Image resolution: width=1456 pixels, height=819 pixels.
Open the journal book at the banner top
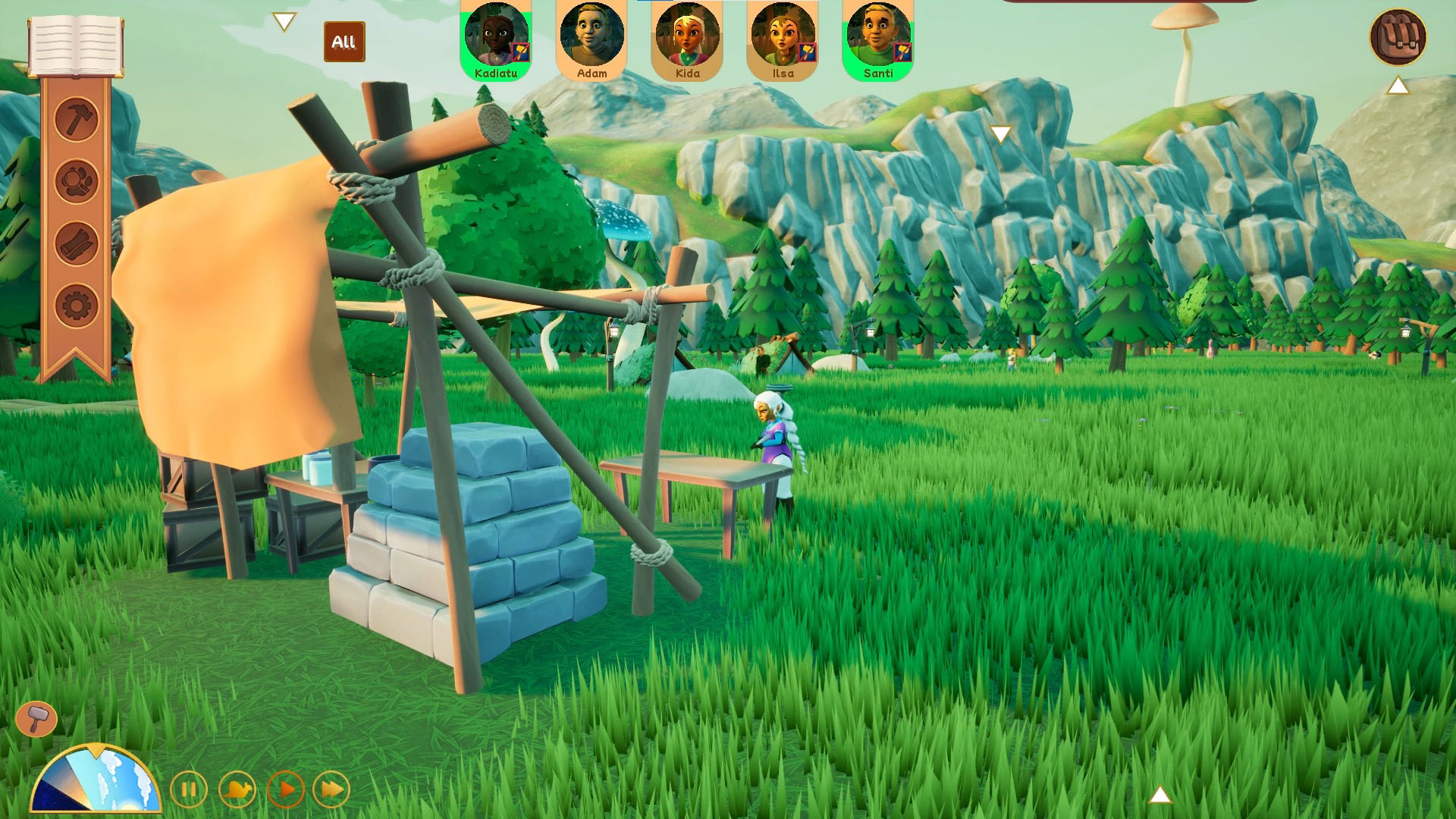point(76,45)
